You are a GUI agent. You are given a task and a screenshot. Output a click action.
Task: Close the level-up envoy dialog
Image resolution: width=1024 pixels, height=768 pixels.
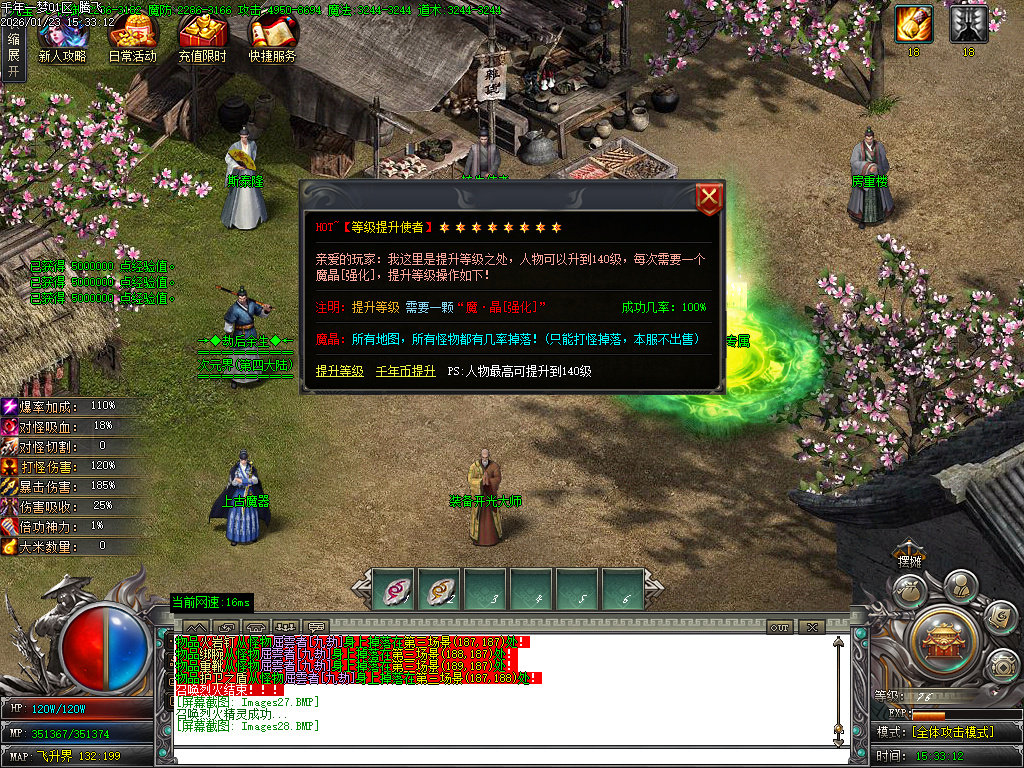(x=708, y=199)
